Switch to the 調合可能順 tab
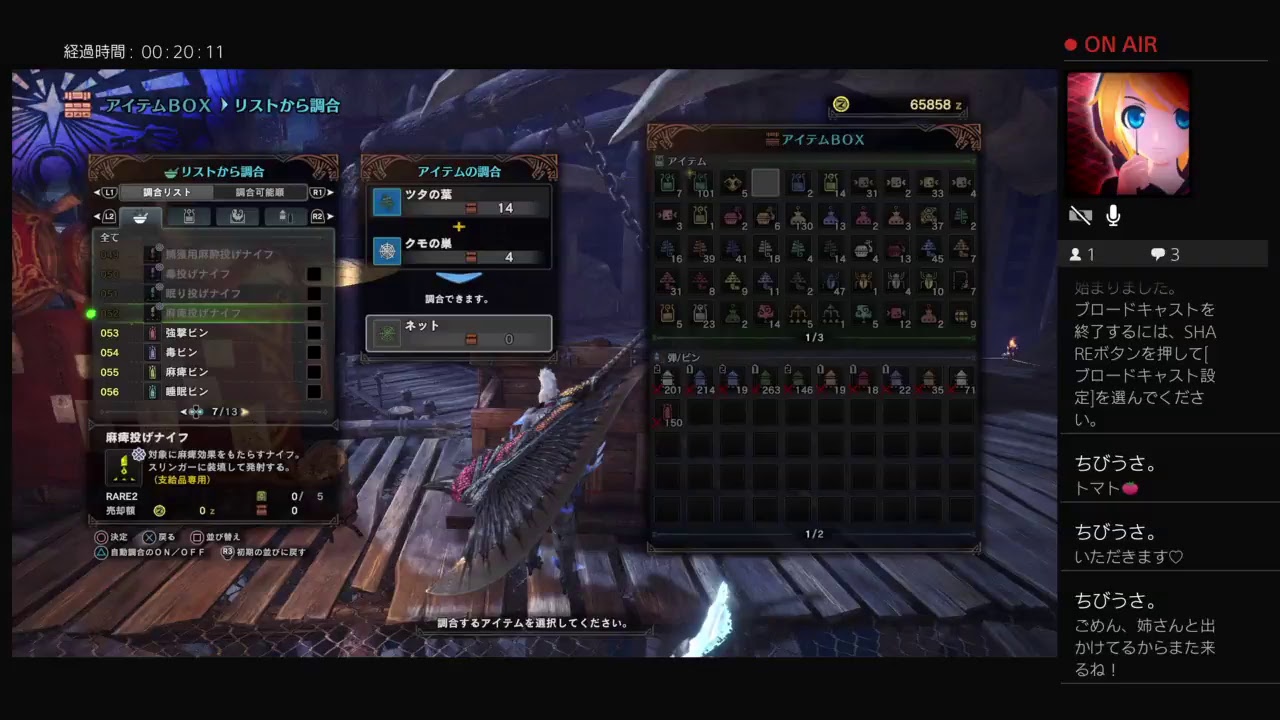This screenshot has height=720, width=1280. pyautogui.click(x=260, y=192)
